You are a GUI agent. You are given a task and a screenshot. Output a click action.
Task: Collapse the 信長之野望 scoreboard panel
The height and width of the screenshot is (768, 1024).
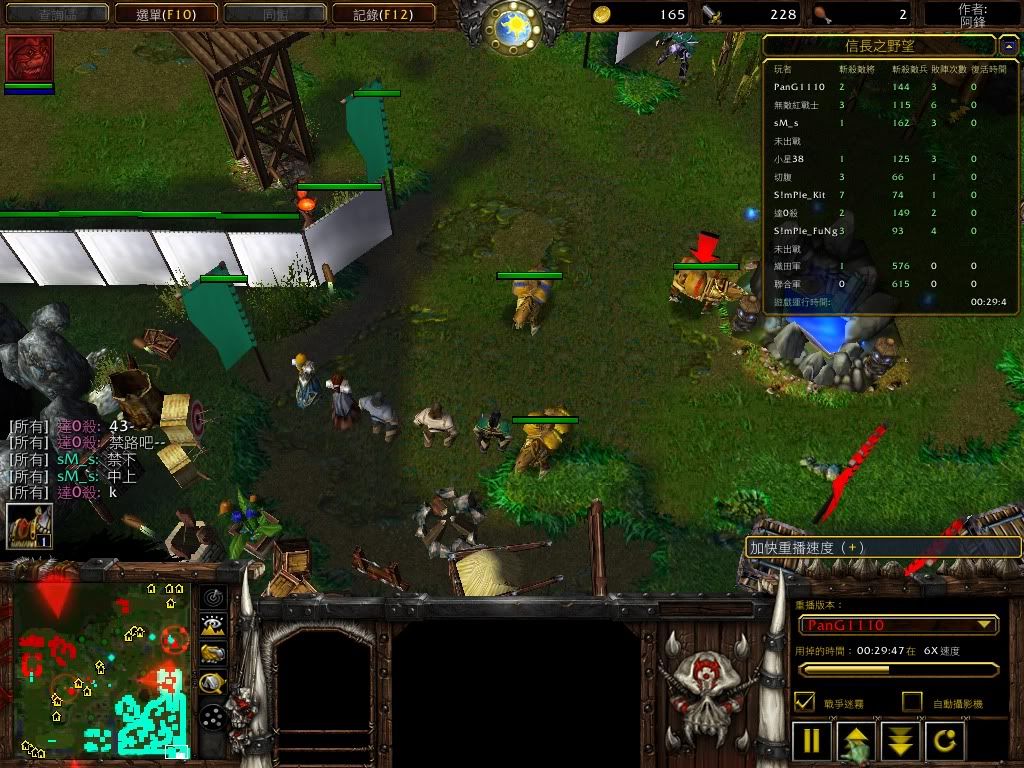pos(1008,45)
